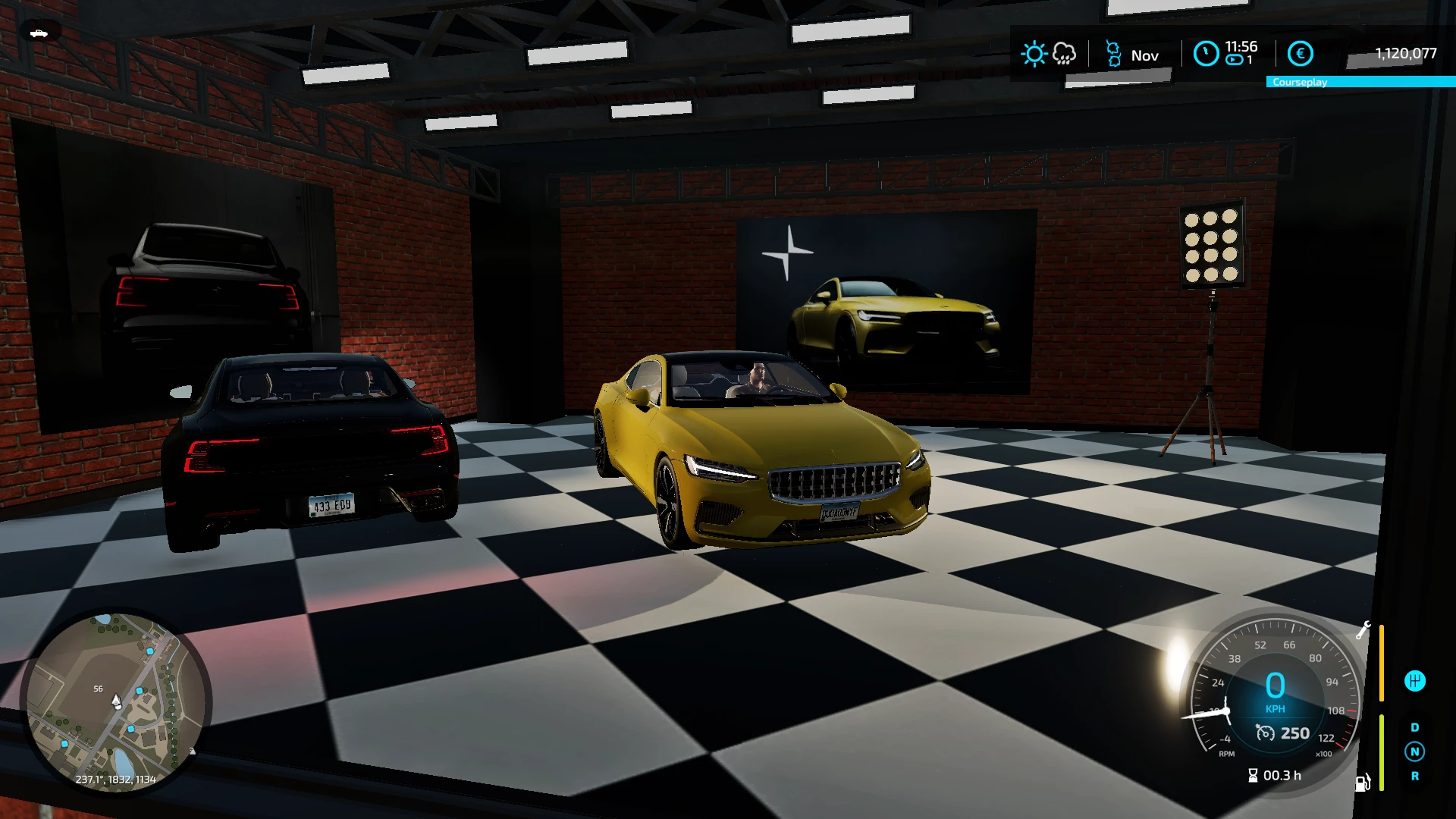The width and height of the screenshot is (1456, 819).
Task: Click the 00.3 h operating hours display
Action: coord(1275,774)
